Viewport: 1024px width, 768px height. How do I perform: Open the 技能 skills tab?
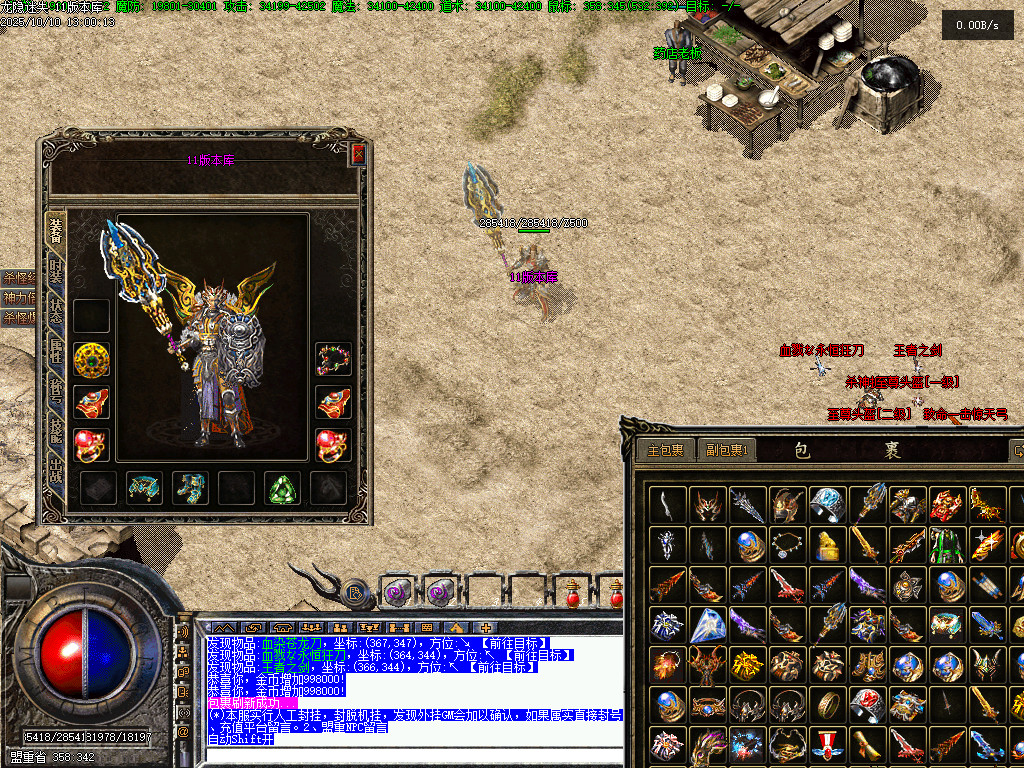56,428
